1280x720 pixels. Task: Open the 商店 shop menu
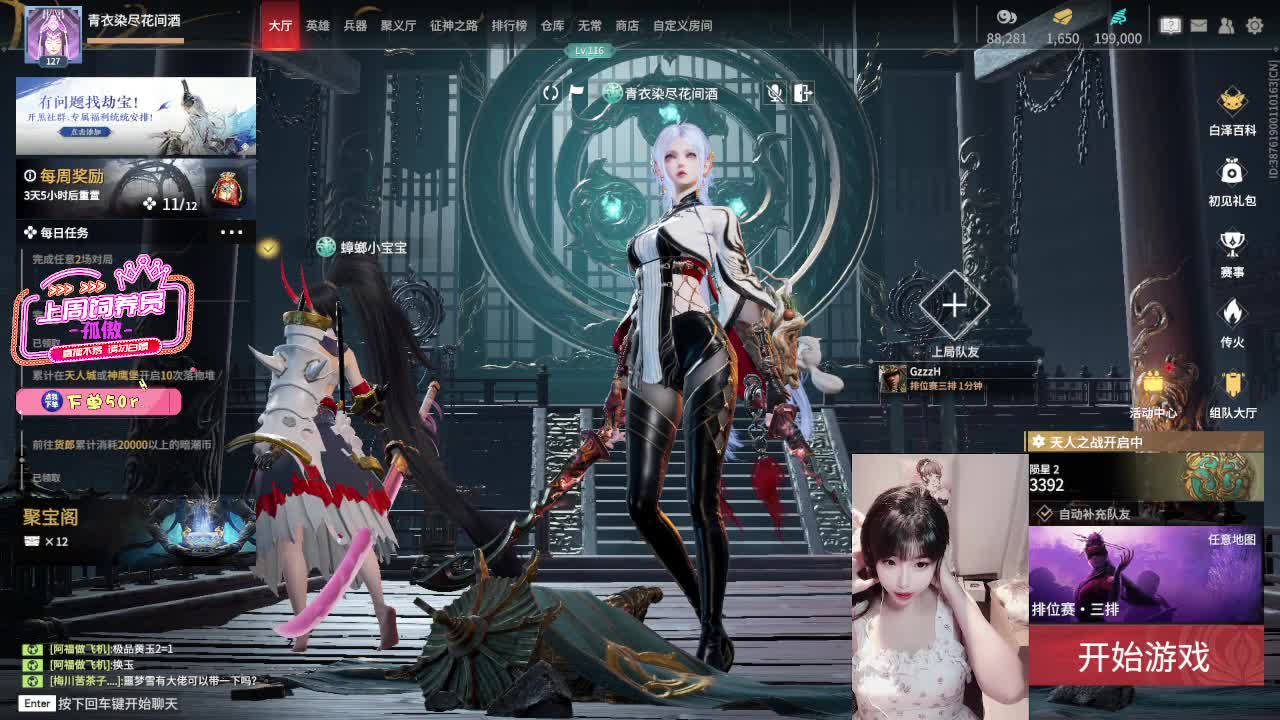click(626, 26)
